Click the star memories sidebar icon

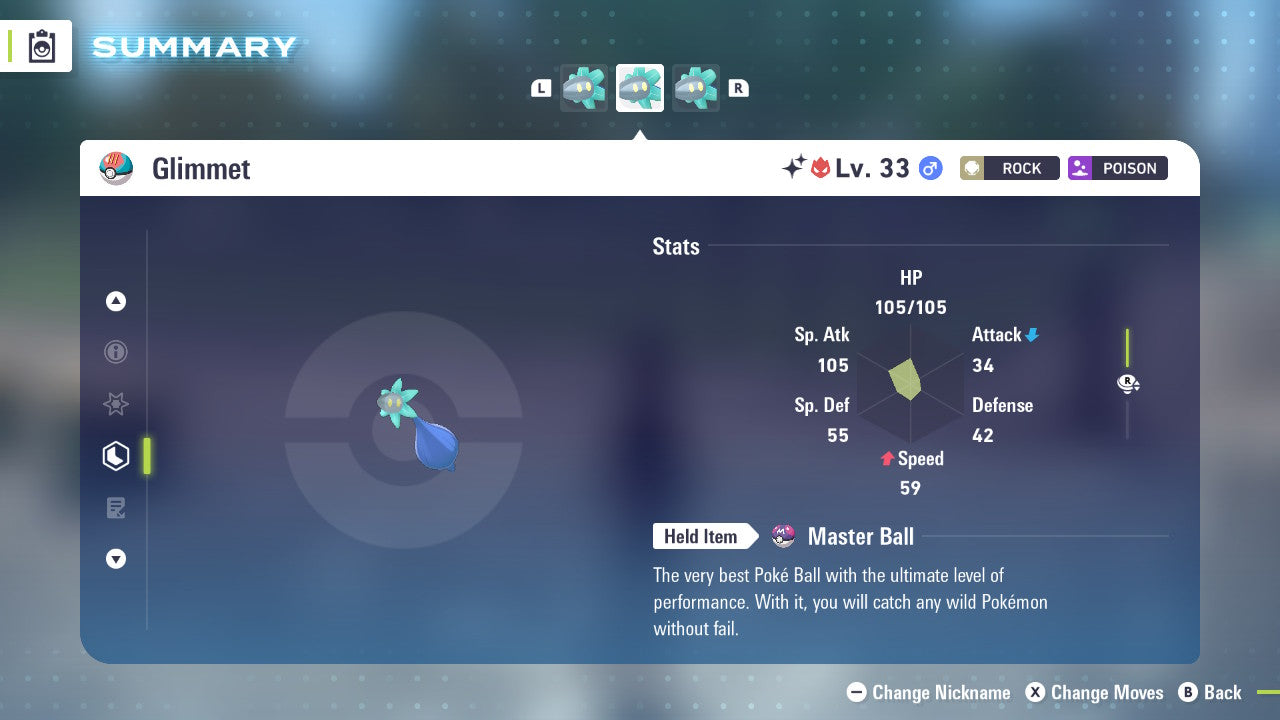pos(115,404)
